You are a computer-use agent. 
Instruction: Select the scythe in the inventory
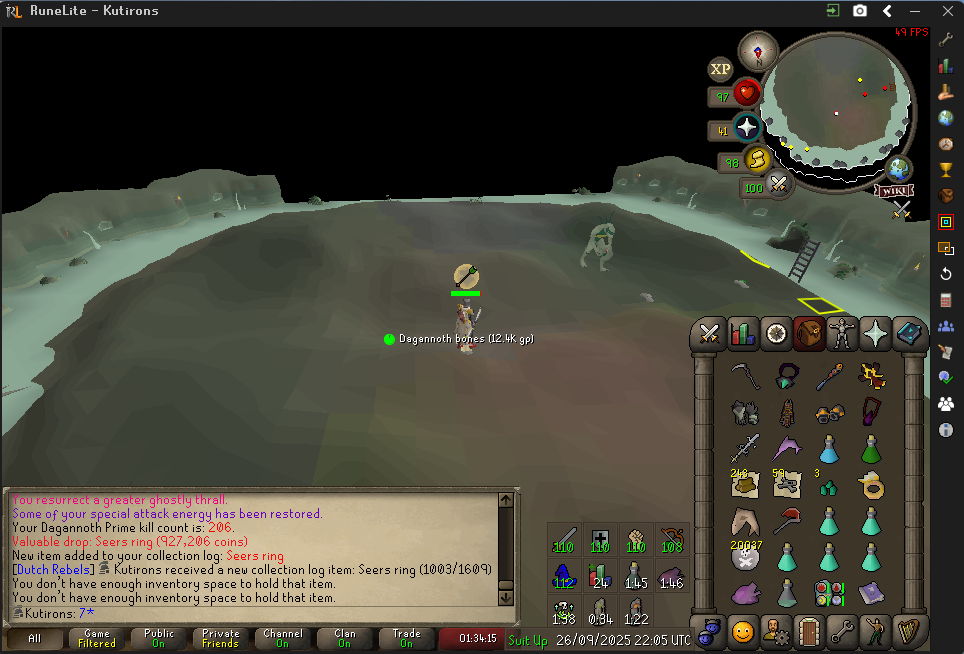coord(743,378)
